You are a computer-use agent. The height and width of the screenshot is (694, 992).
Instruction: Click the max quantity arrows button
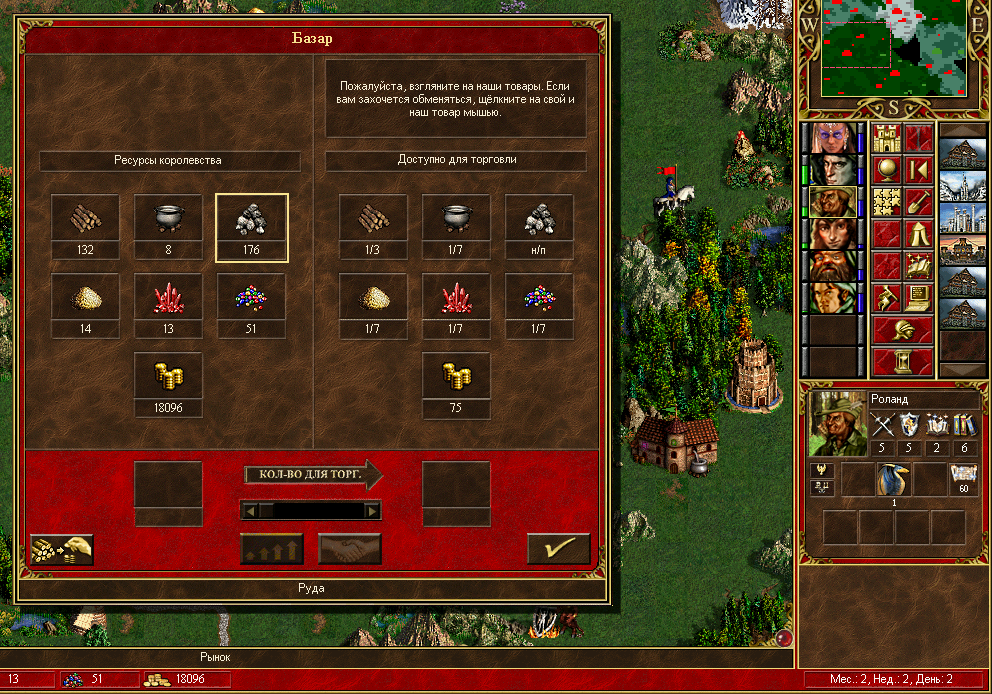[x=271, y=549]
